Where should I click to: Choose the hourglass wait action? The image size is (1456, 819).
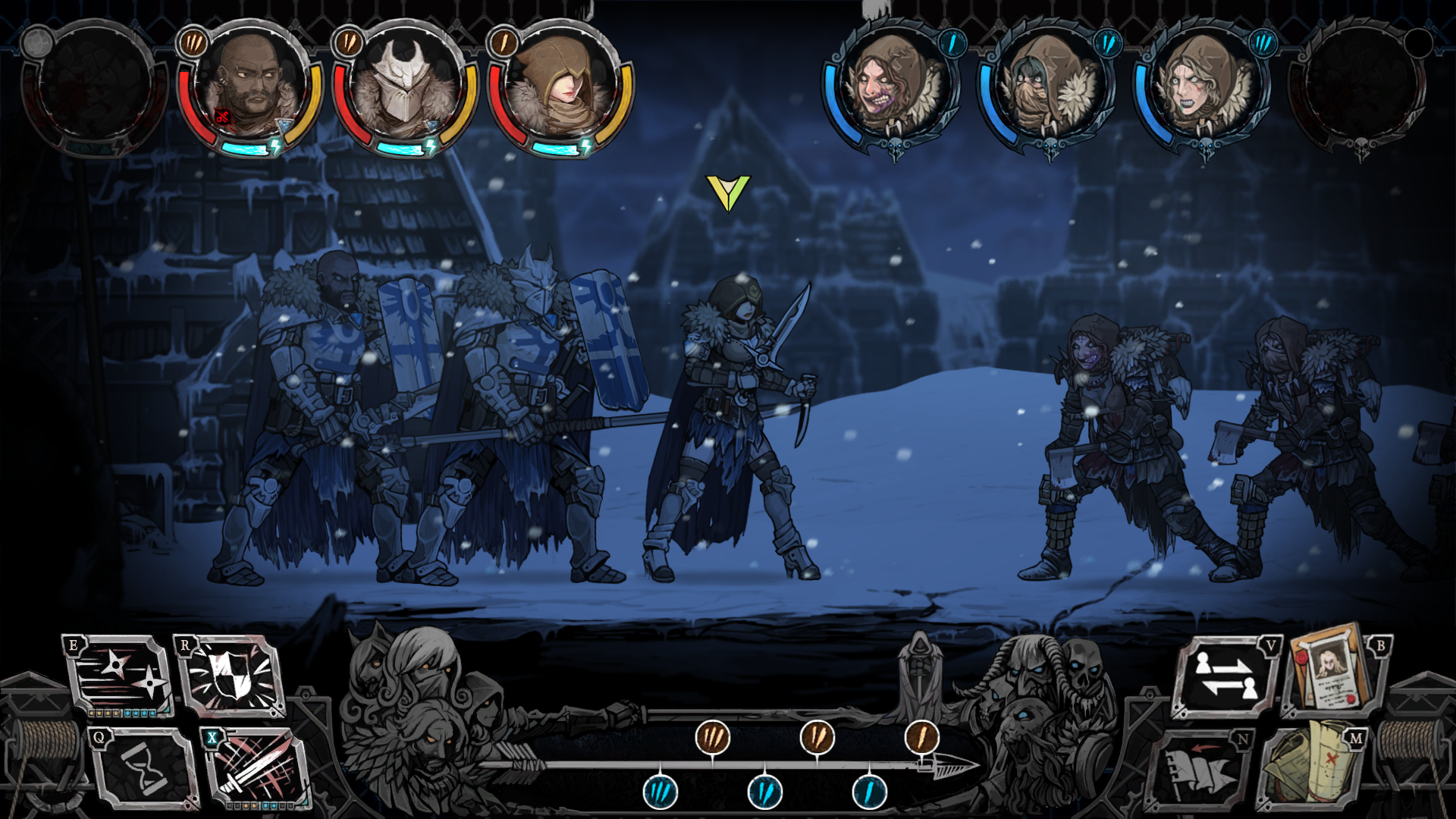[143, 769]
